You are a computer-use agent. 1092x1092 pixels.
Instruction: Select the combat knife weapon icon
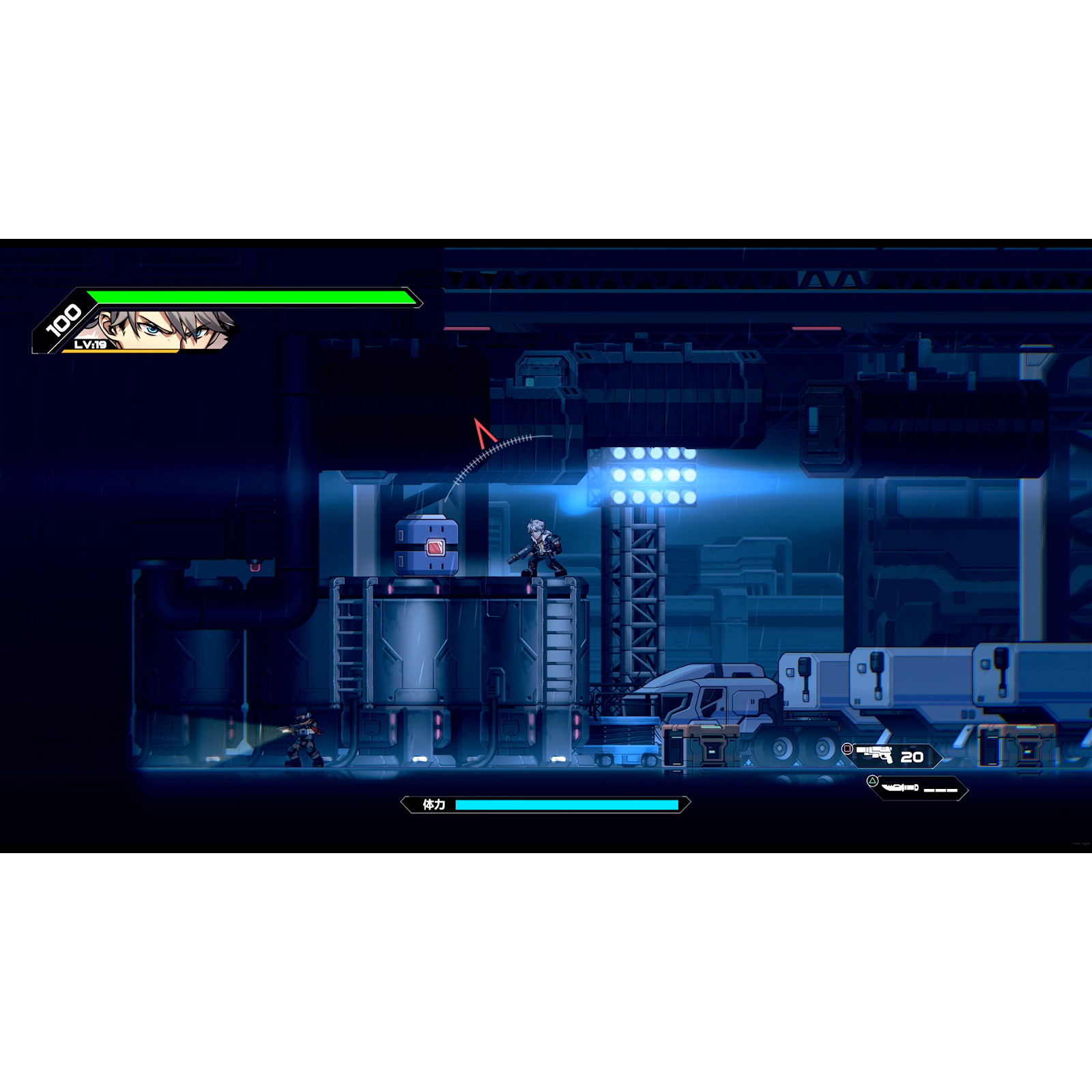click(900, 788)
